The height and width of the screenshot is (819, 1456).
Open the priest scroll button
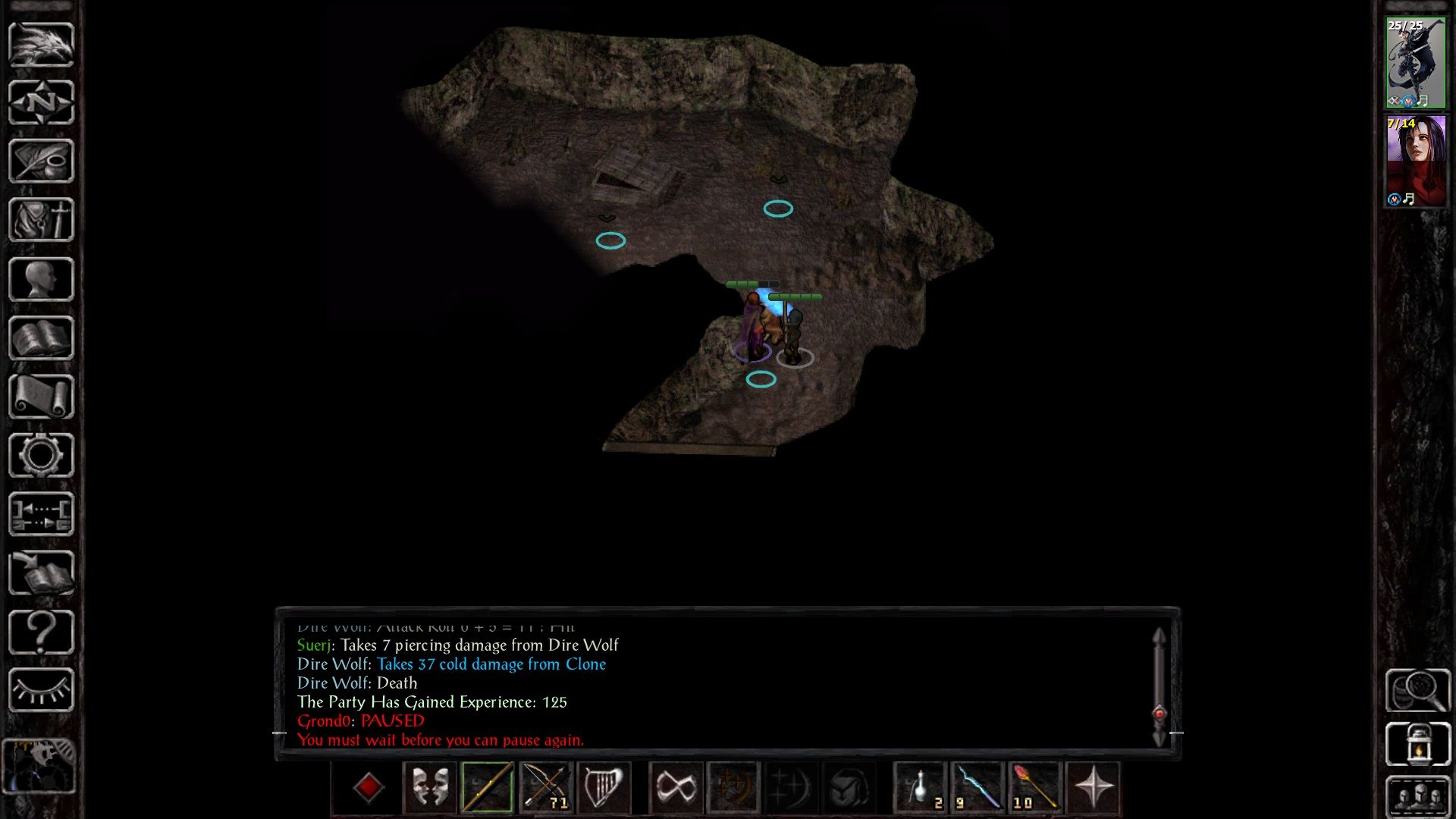point(41,397)
